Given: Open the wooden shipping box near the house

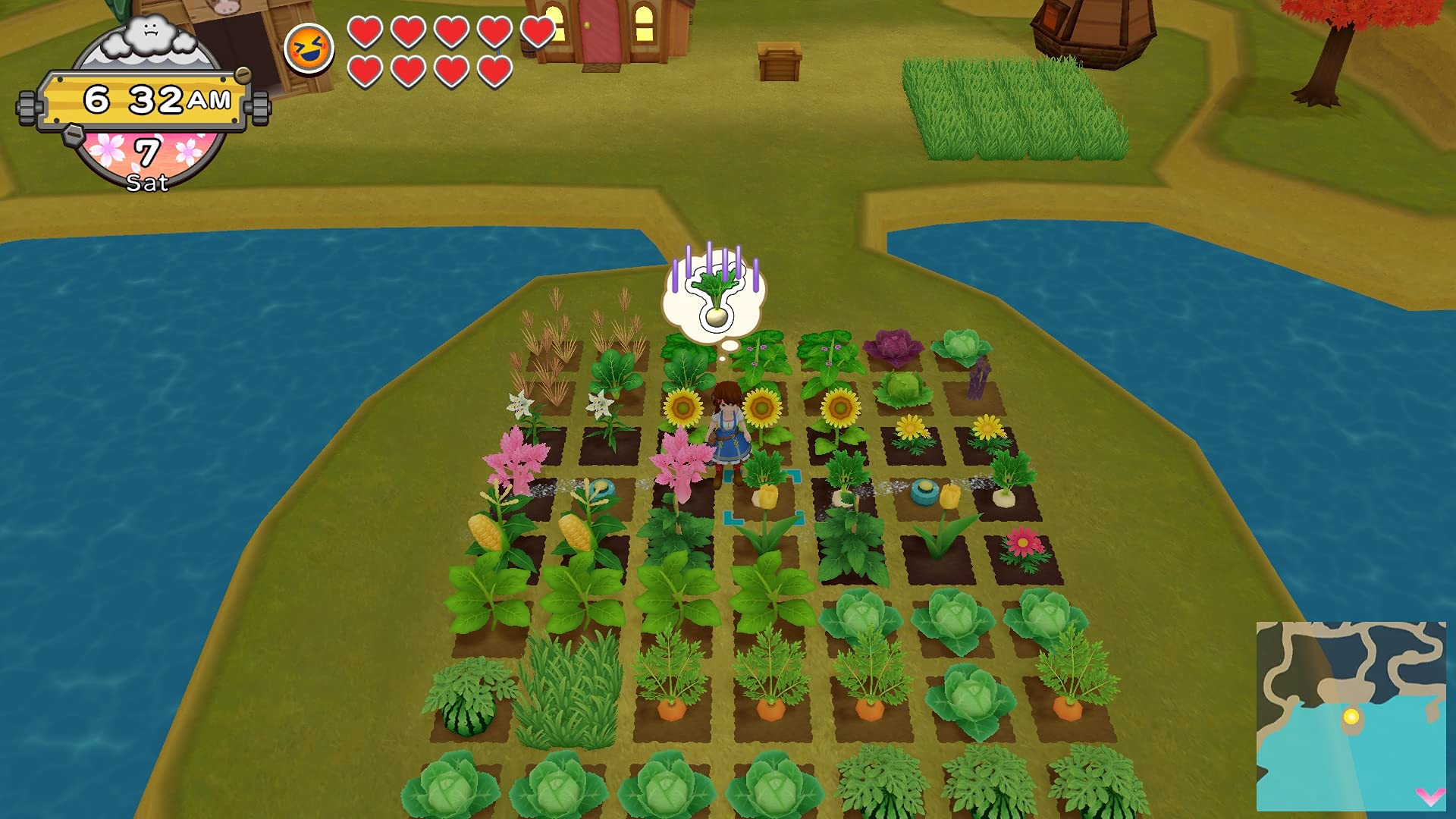Looking at the screenshot, I should click(x=780, y=61).
